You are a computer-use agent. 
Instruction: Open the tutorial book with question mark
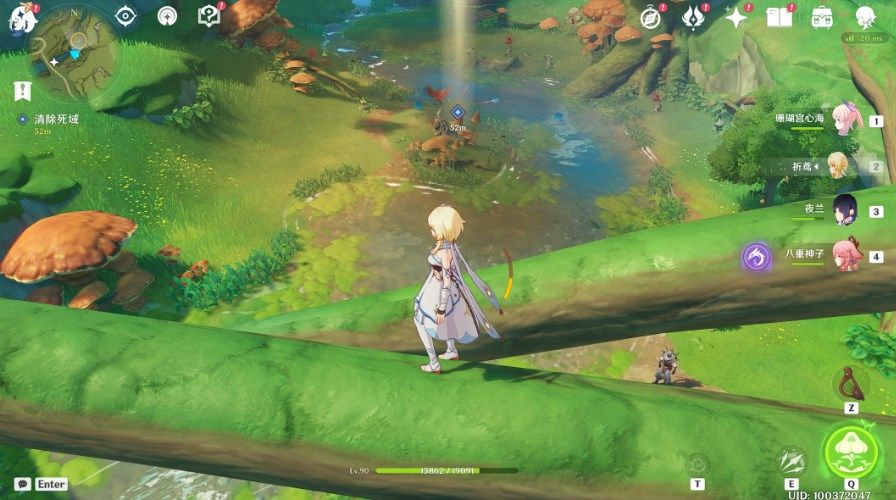click(x=208, y=16)
